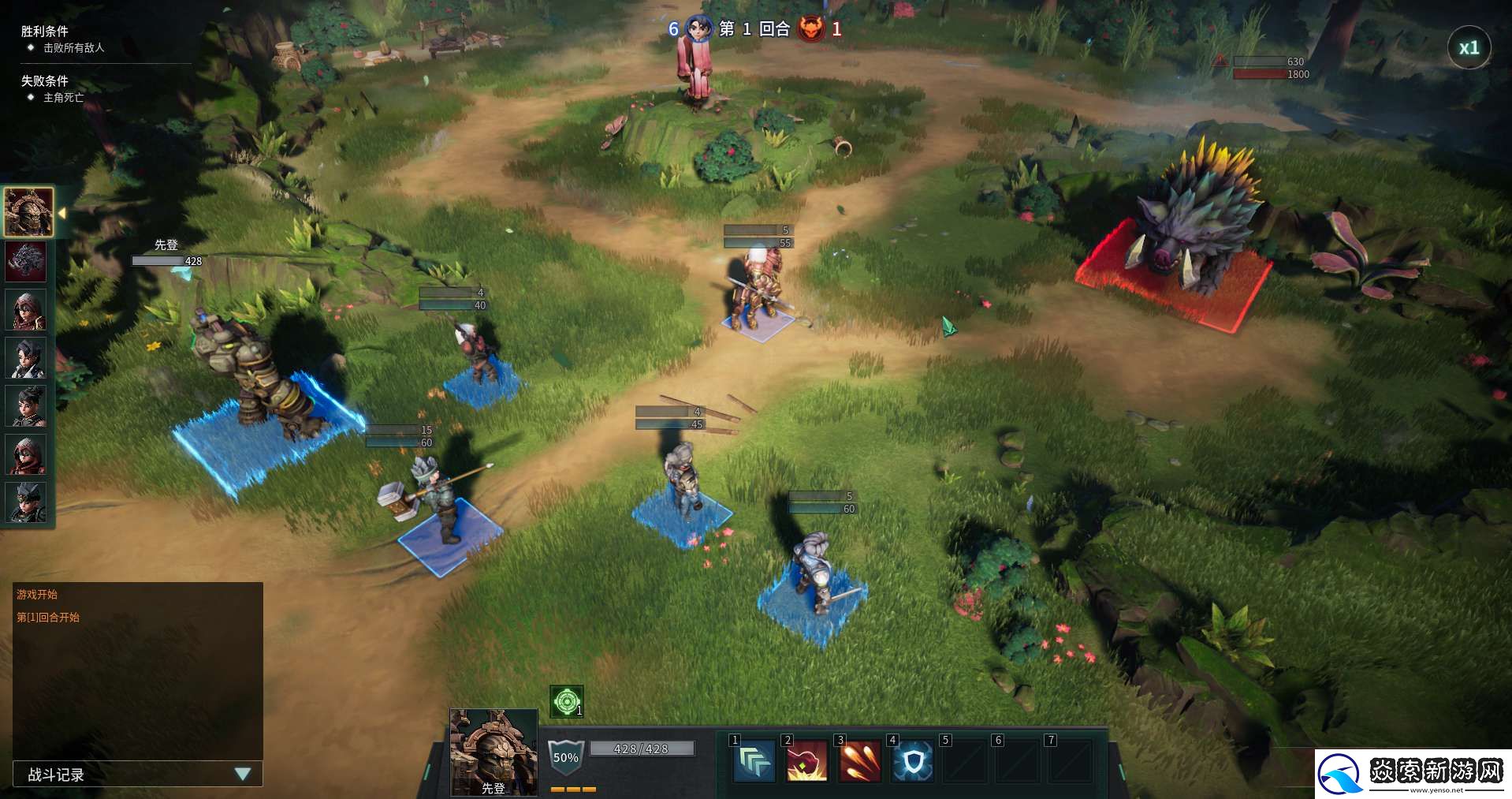Activate the triple chevron skill in slot 1

coord(754,761)
